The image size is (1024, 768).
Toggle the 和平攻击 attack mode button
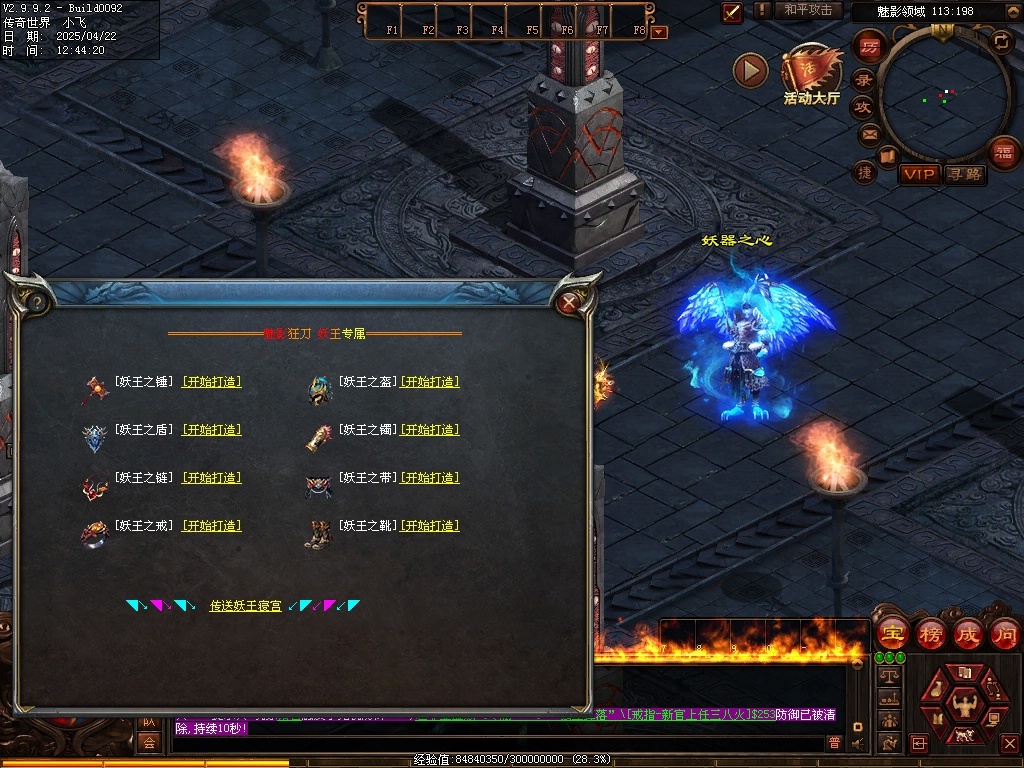click(808, 10)
